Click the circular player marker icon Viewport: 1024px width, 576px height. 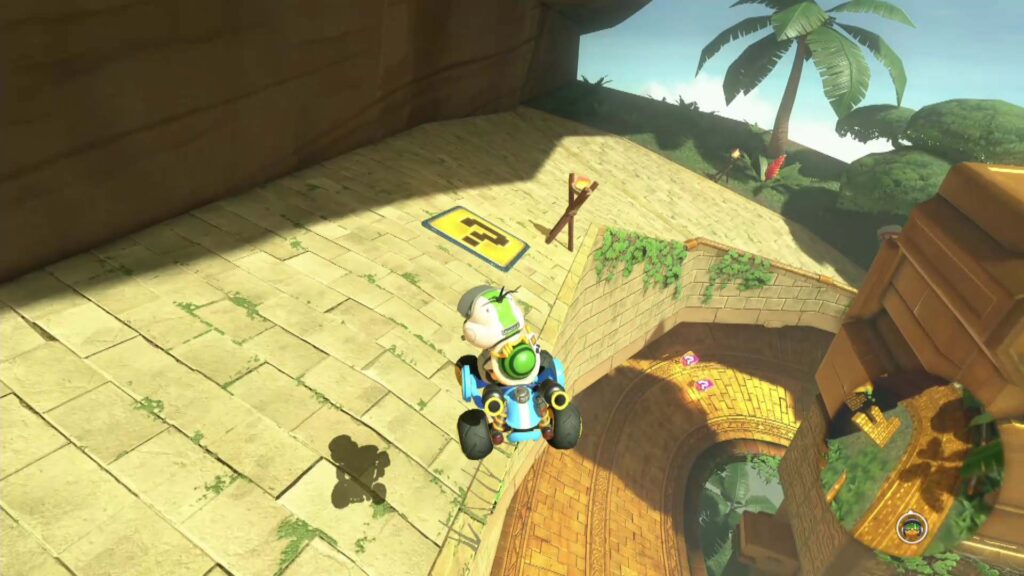(x=911, y=527)
